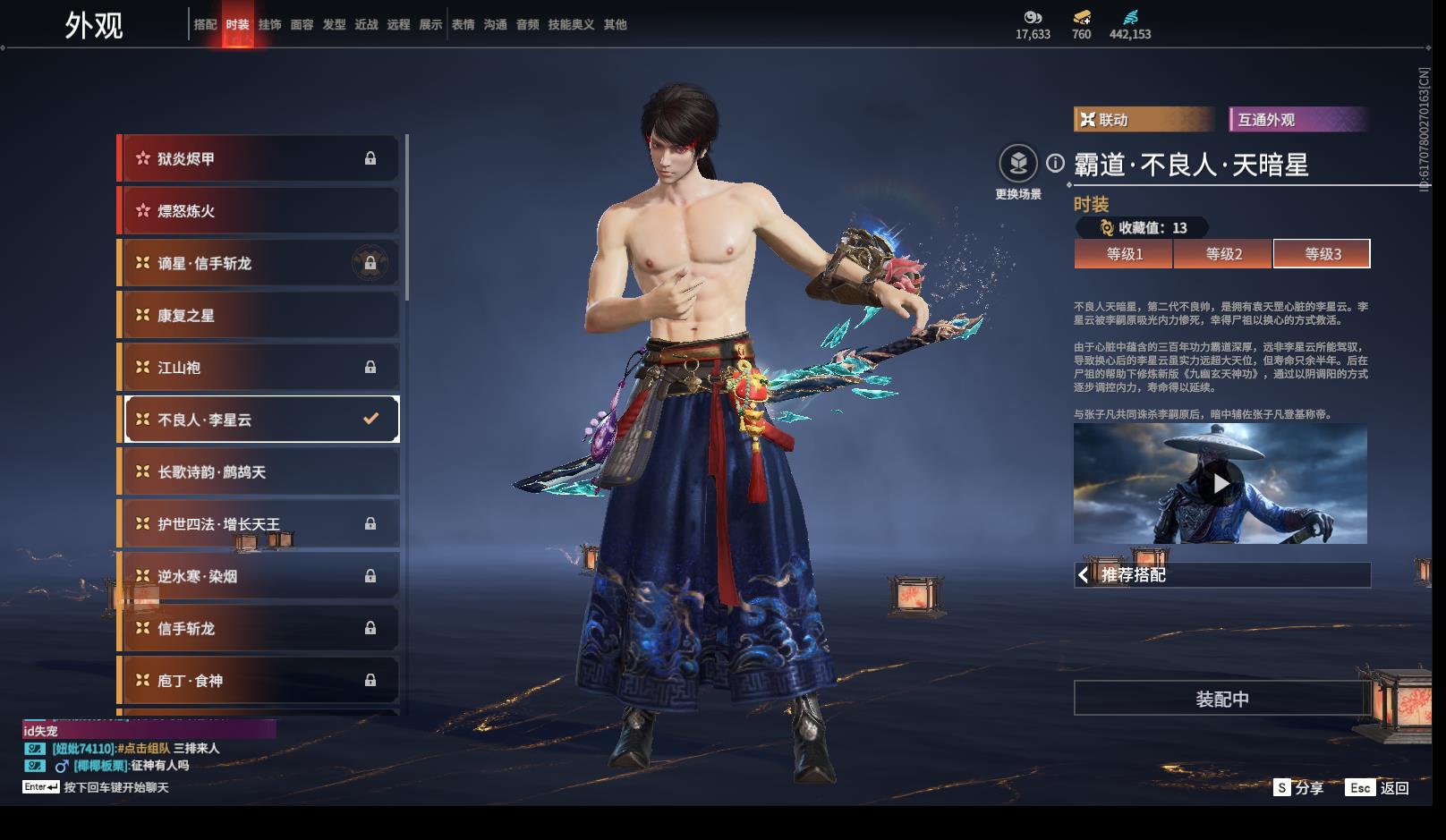Open the 挂饰 tab

(269, 25)
